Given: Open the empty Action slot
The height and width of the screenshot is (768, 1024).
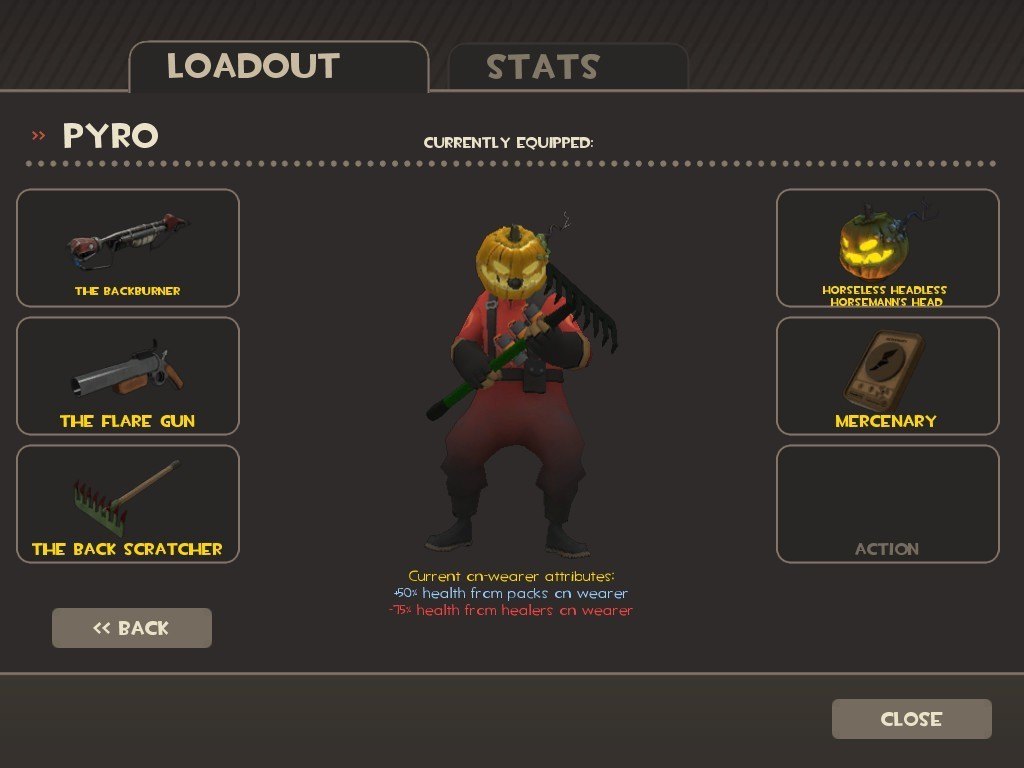Looking at the screenshot, I should point(887,504).
